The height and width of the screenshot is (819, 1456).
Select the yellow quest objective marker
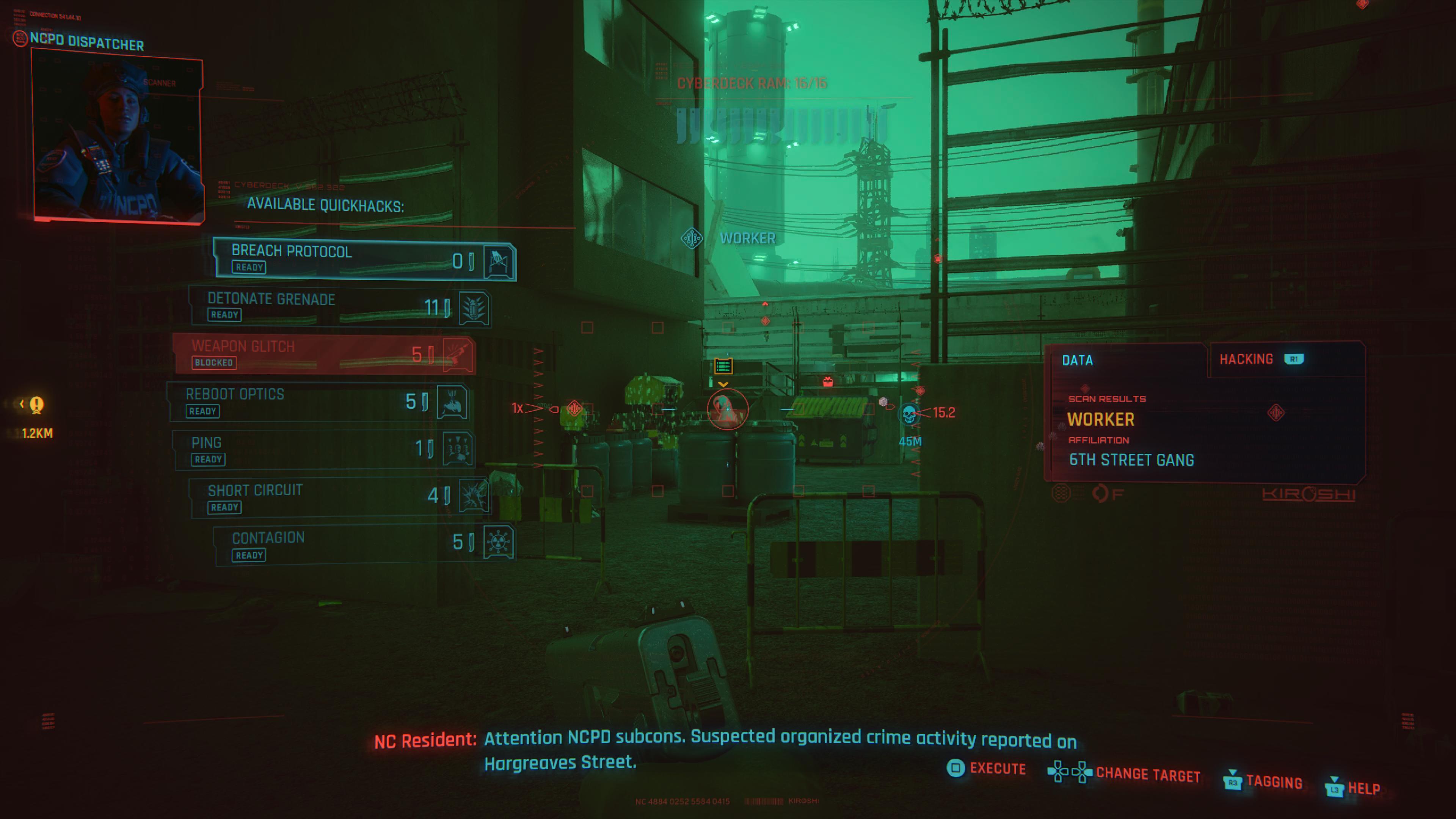coord(37,405)
